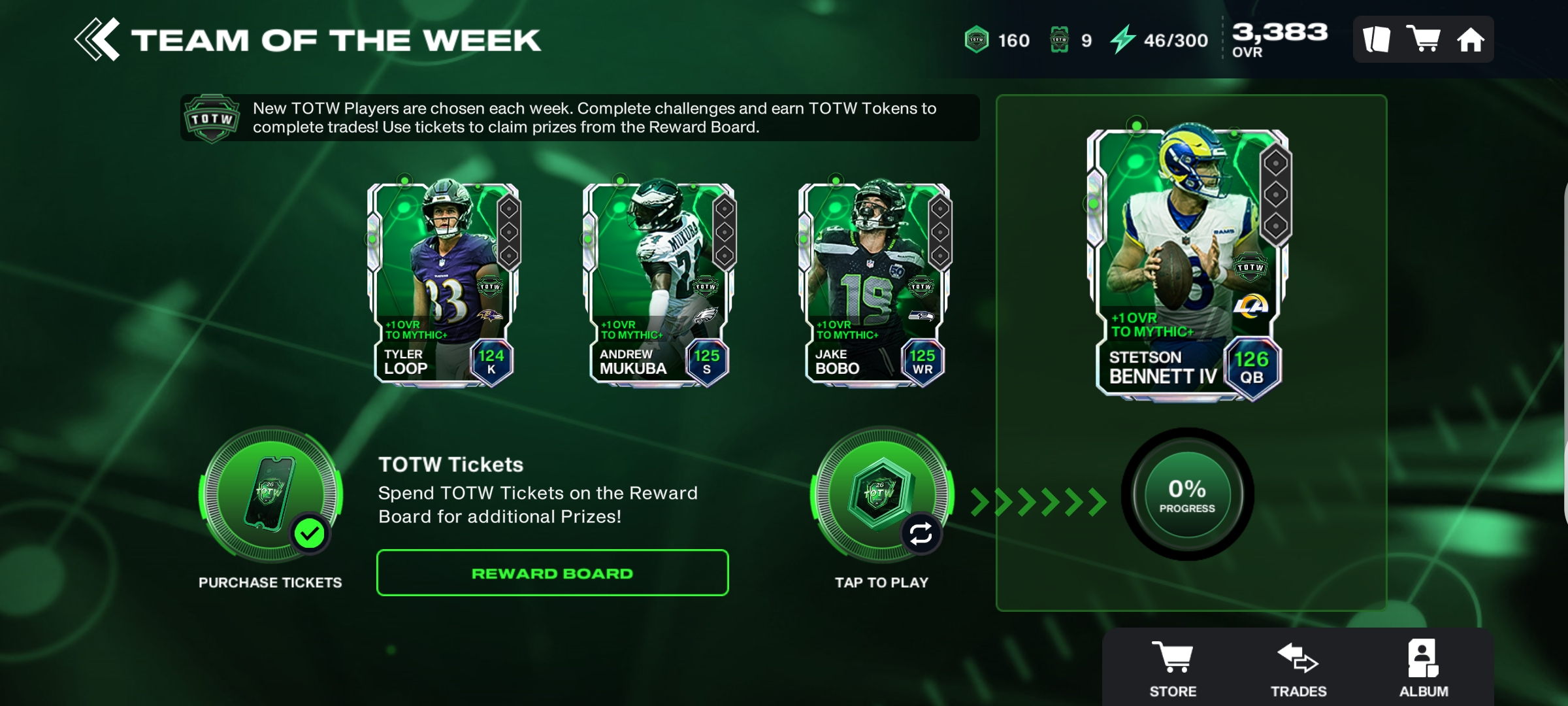Tap the TOTW ticket balance of 9
The image size is (1568, 706).
[x=1070, y=41]
